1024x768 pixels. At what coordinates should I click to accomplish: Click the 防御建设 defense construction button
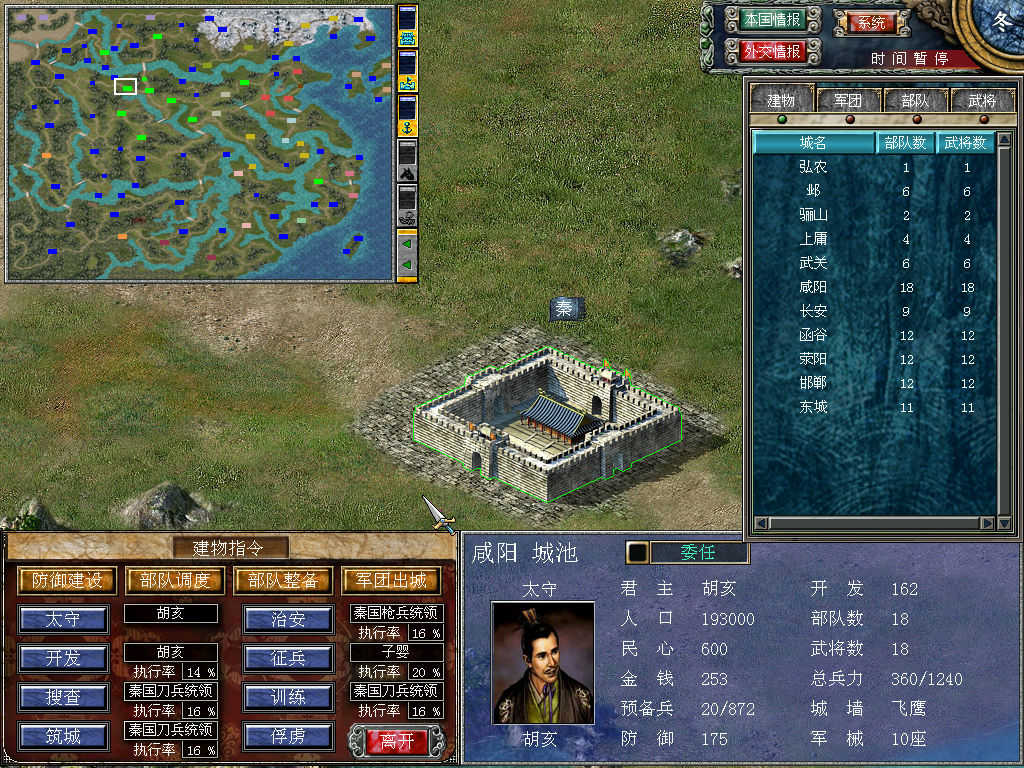click(x=67, y=580)
